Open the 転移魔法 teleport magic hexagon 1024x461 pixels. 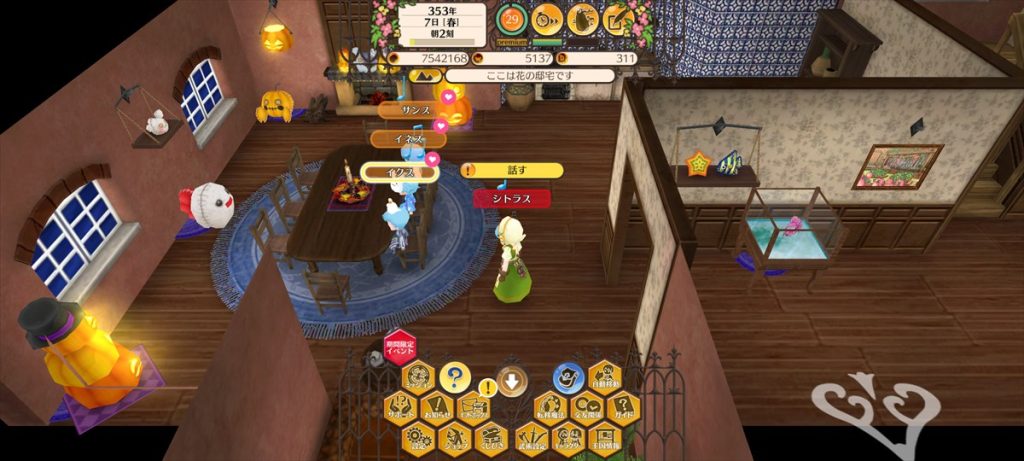coord(551,408)
